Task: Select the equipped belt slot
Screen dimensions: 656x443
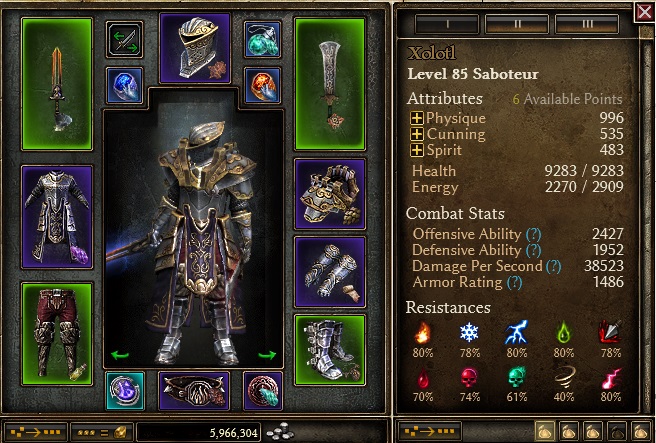Action: 194,391
